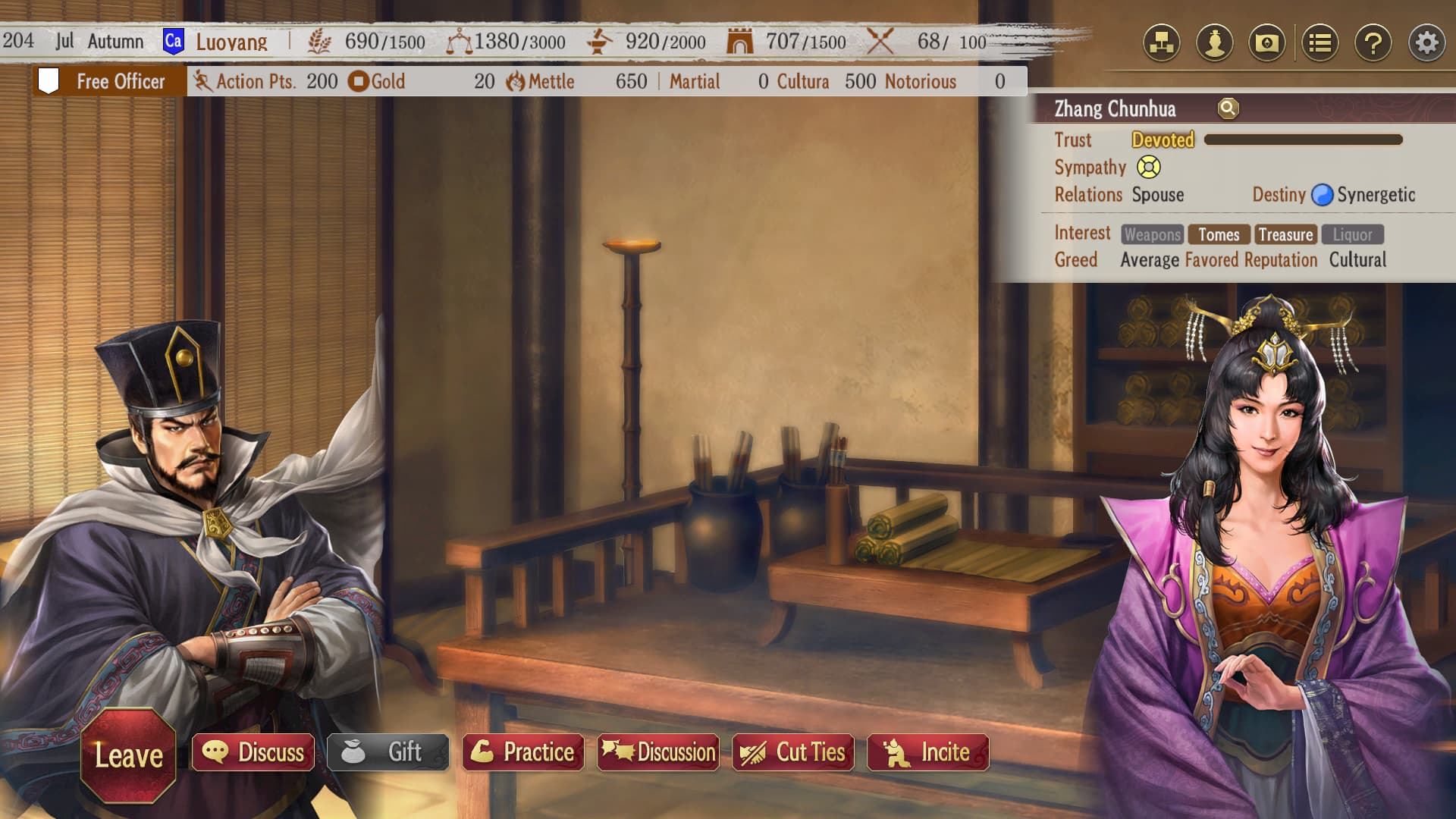
Task: Open the hierarchy chart icon
Action: (1162, 42)
